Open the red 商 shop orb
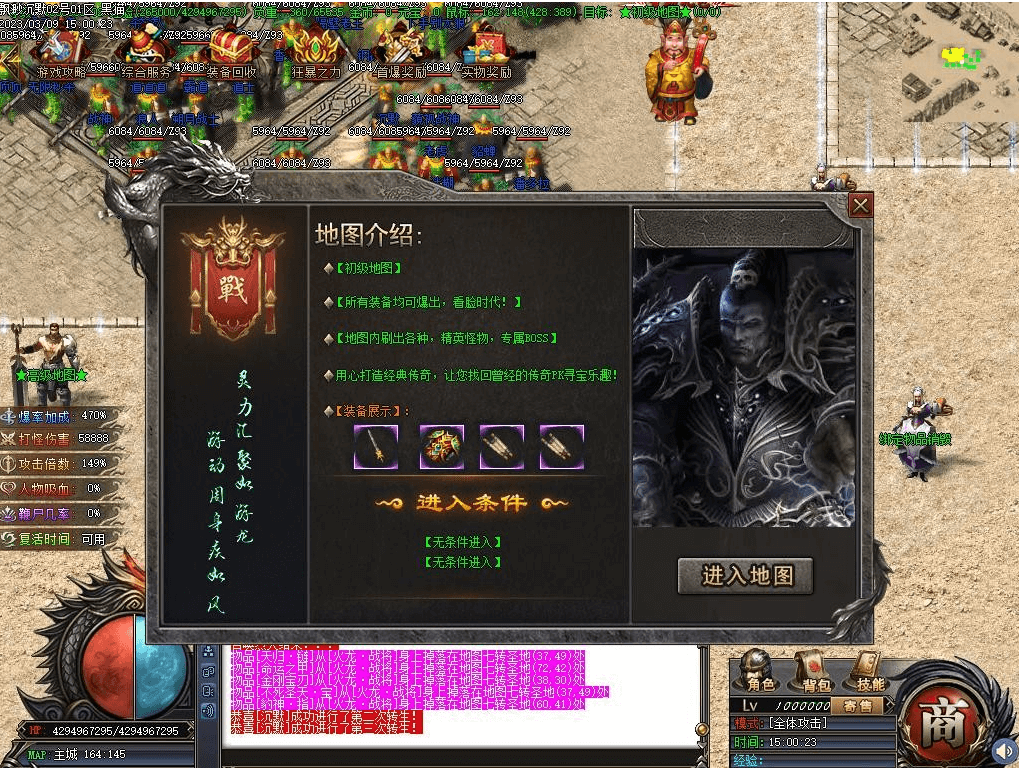The height and width of the screenshot is (768, 1019). pyautogui.click(x=940, y=720)
